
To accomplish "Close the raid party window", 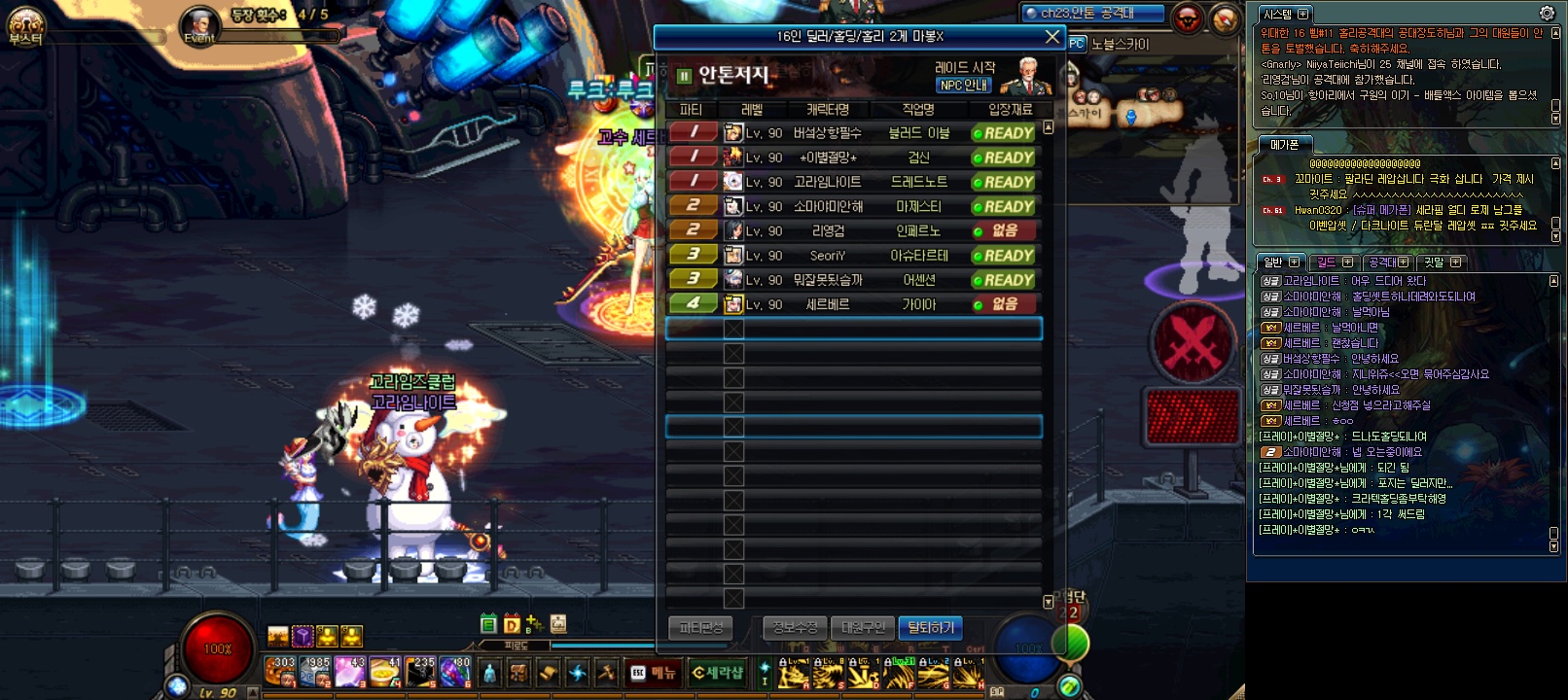I will pos(1051,37).
